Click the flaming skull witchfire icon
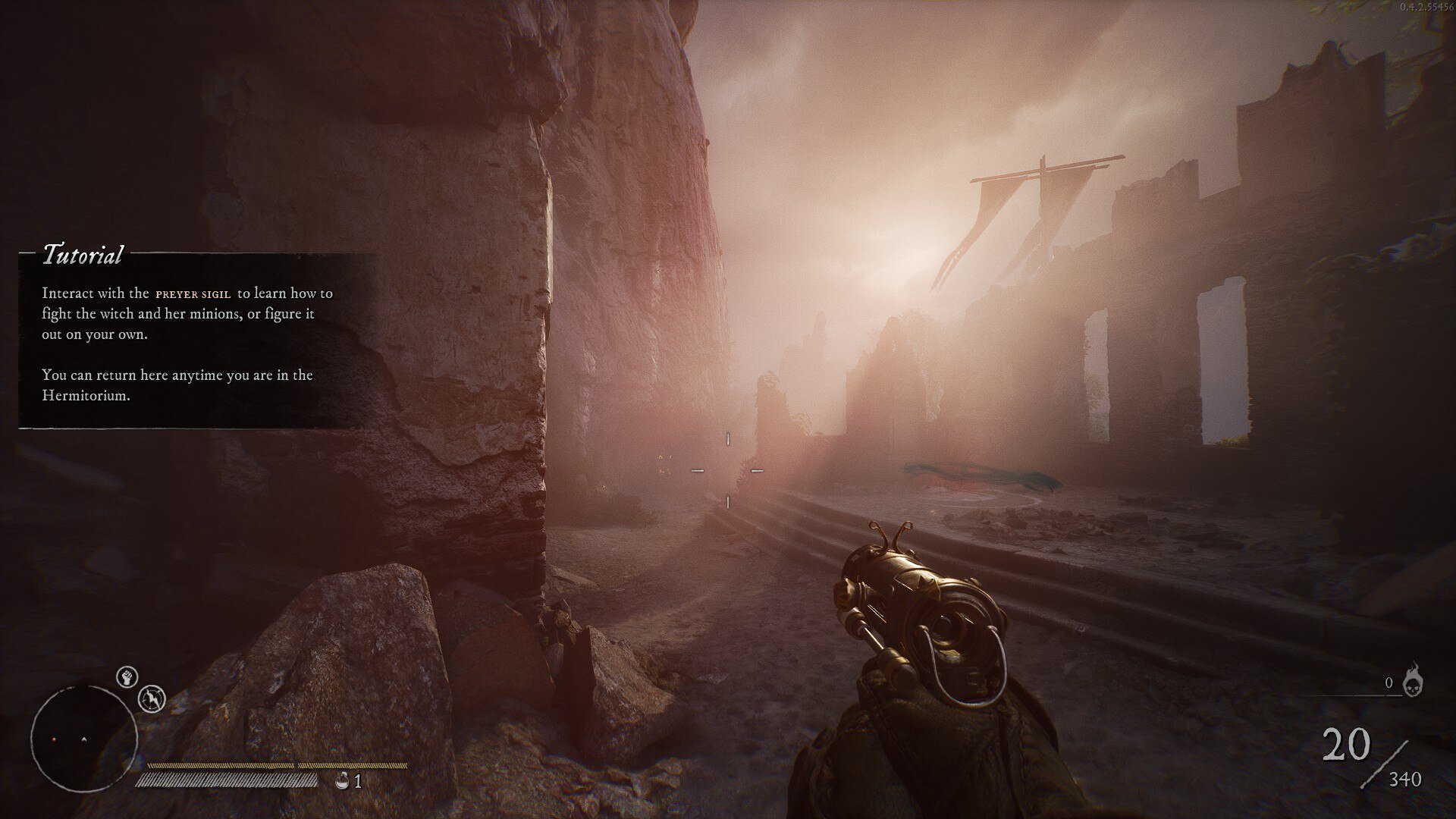The width and height of the screenshot is (1456, 819). [x=1412, y=681]
